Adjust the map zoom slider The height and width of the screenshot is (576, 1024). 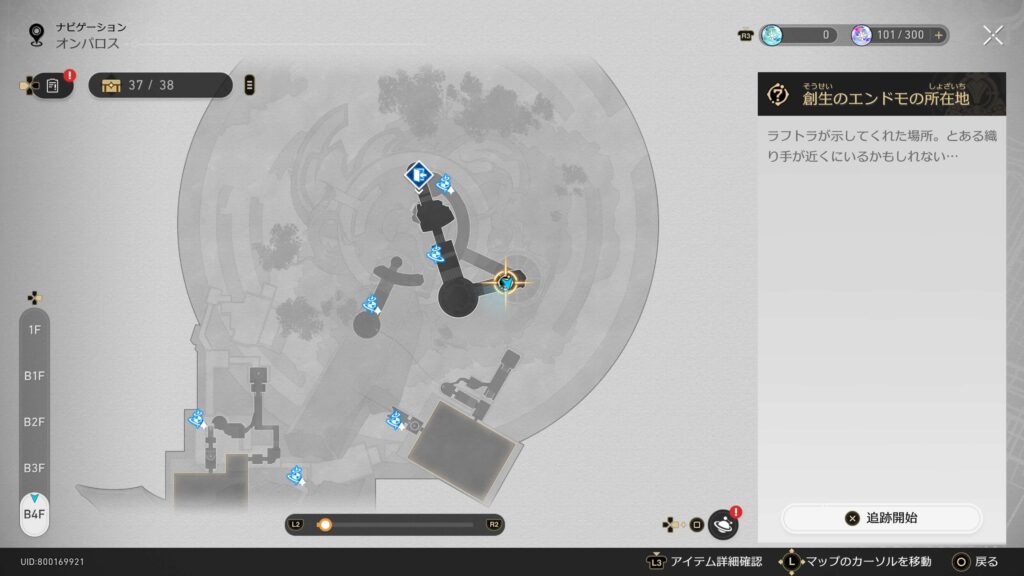click(324, 524)
